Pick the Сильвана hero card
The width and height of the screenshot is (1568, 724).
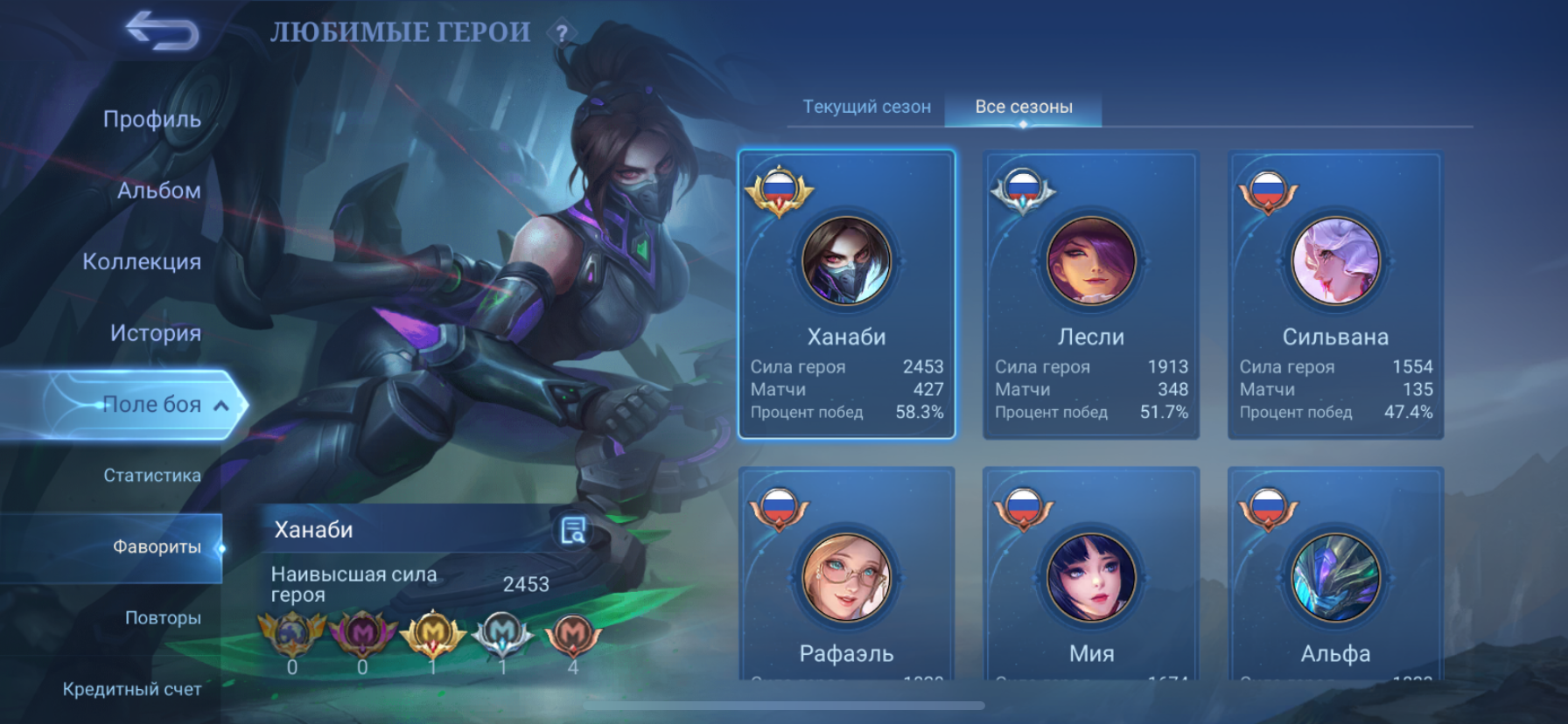pos(1335,295)
